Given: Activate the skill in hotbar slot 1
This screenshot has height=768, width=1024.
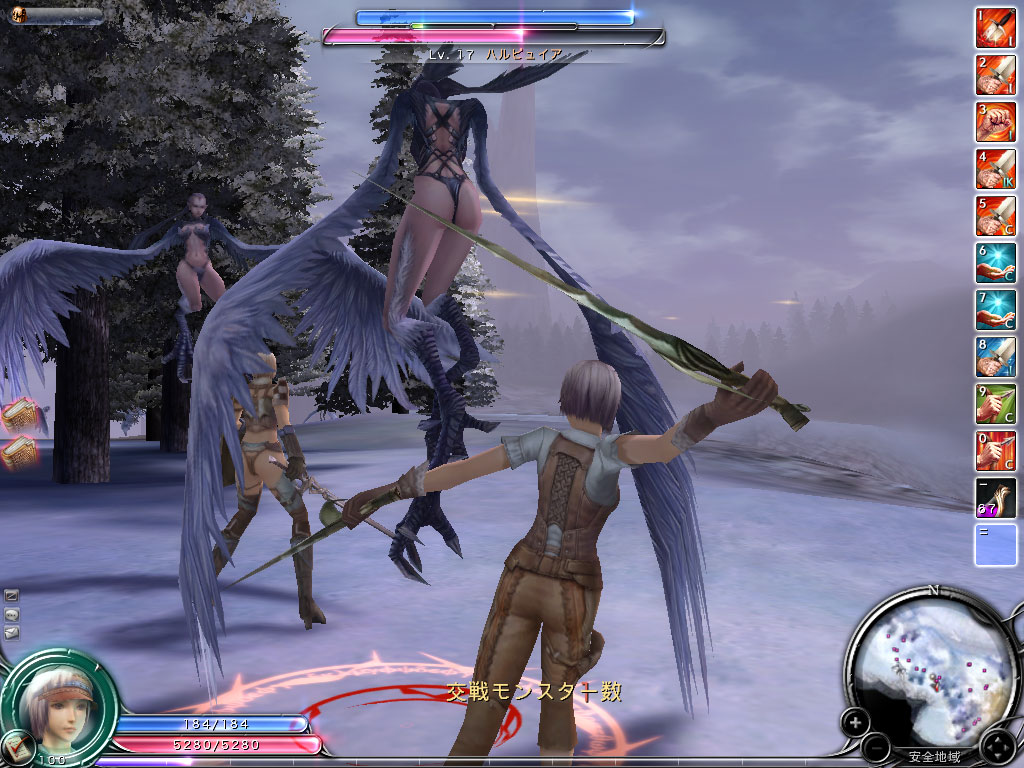Looking at the screenshot, I should [x=995, y=28].
